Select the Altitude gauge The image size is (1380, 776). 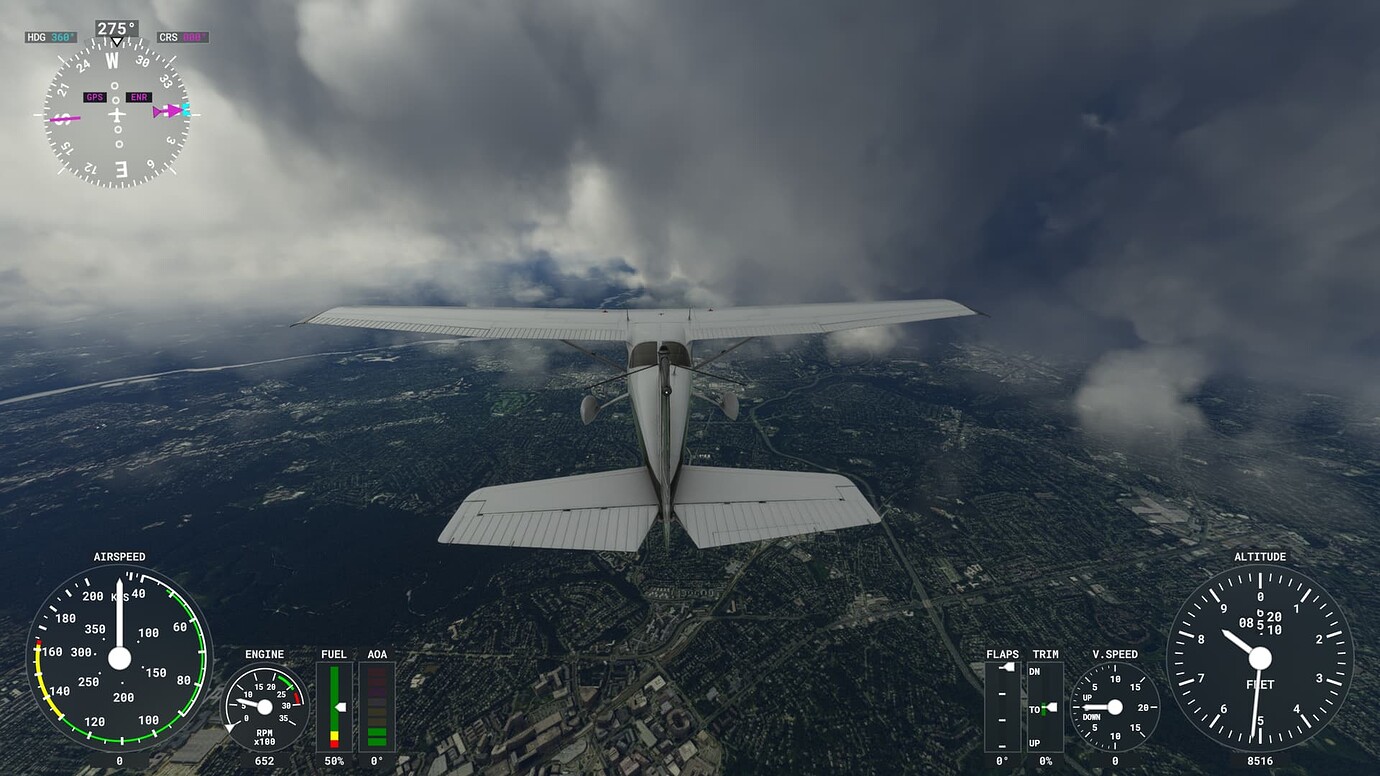1262,660
